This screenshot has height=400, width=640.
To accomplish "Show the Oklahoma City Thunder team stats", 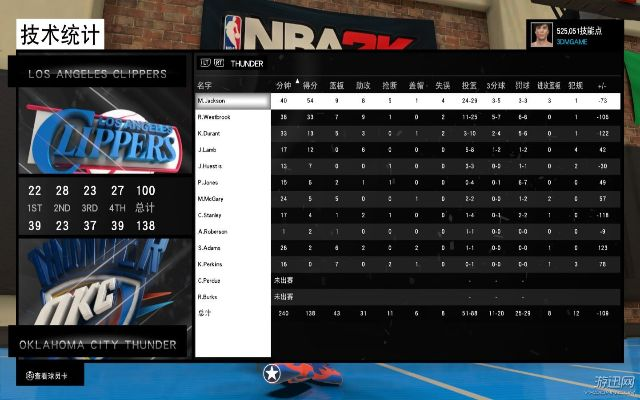I will point(95,345).
